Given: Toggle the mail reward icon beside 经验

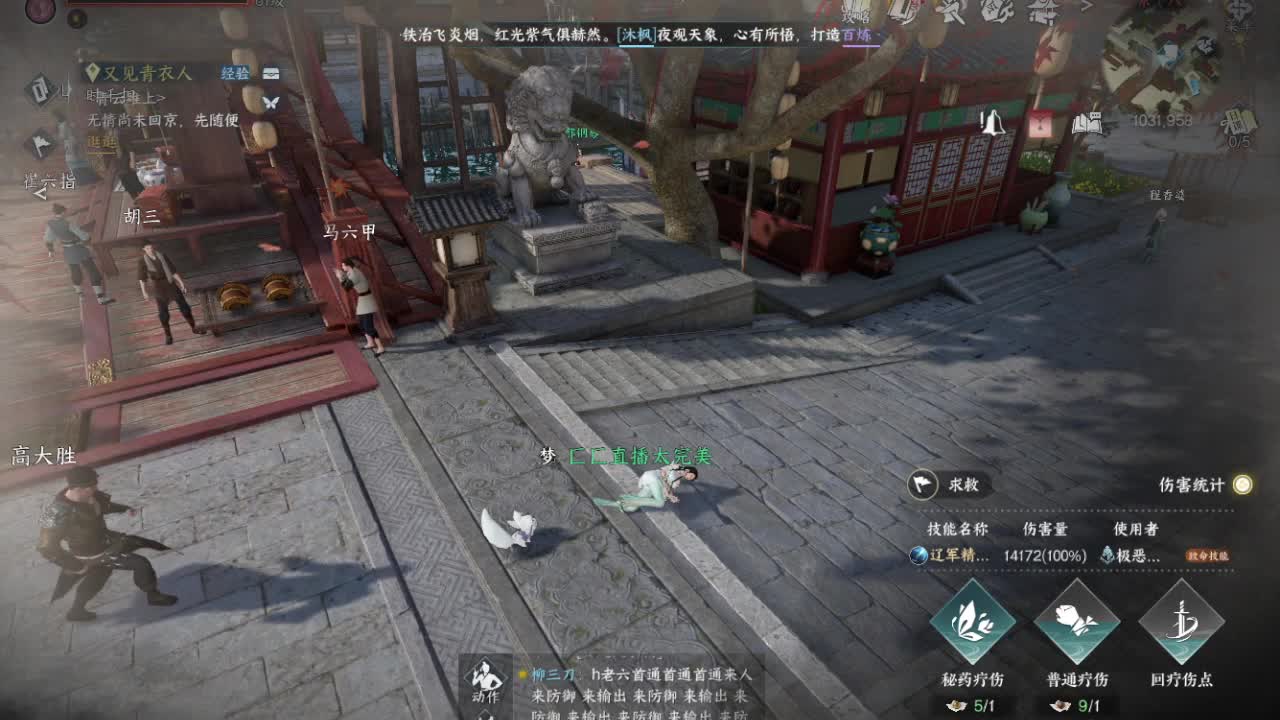Looking at the screenshot, I should tap(271, 73).
